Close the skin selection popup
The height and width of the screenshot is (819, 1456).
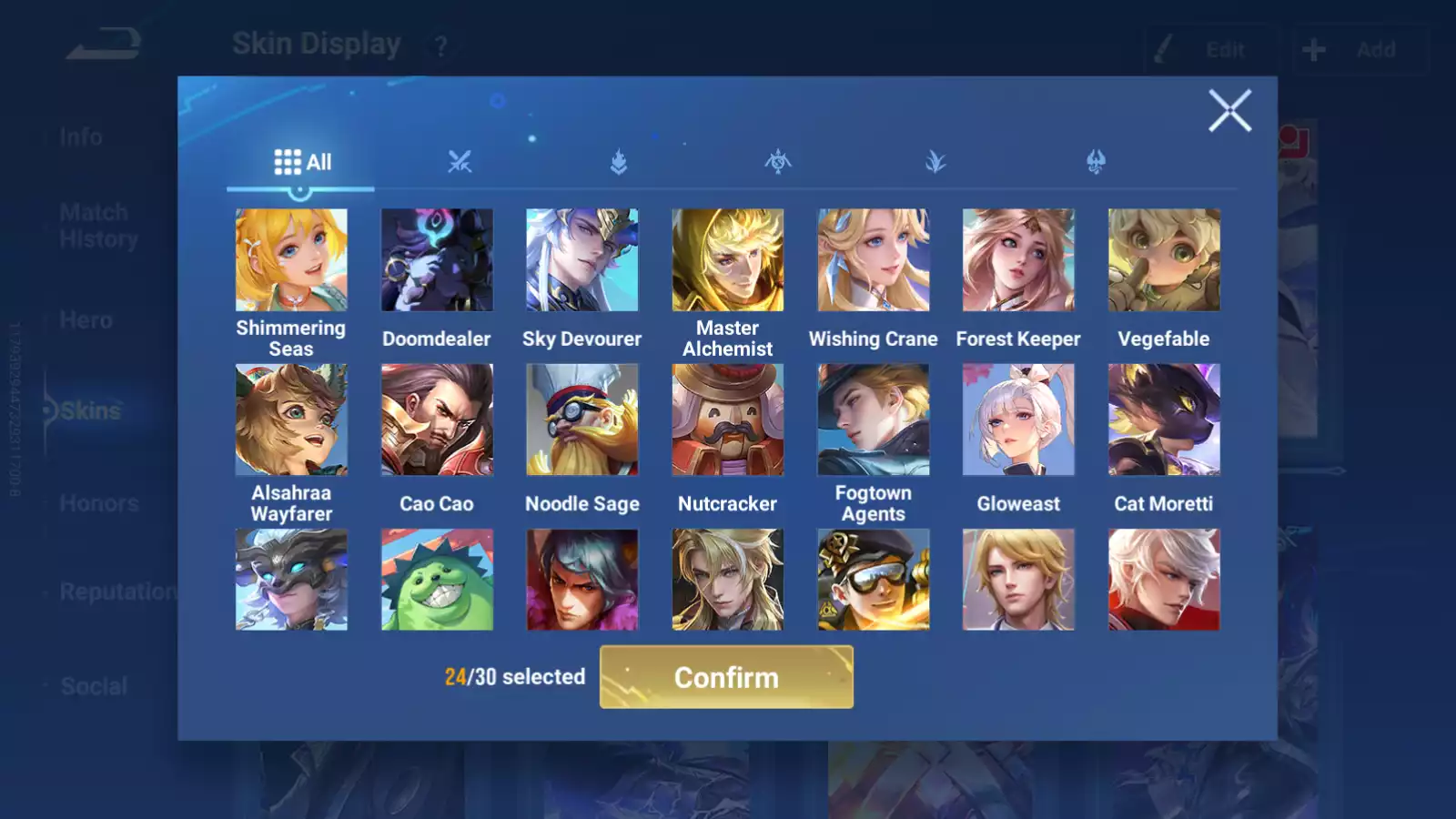point(1229,111)
